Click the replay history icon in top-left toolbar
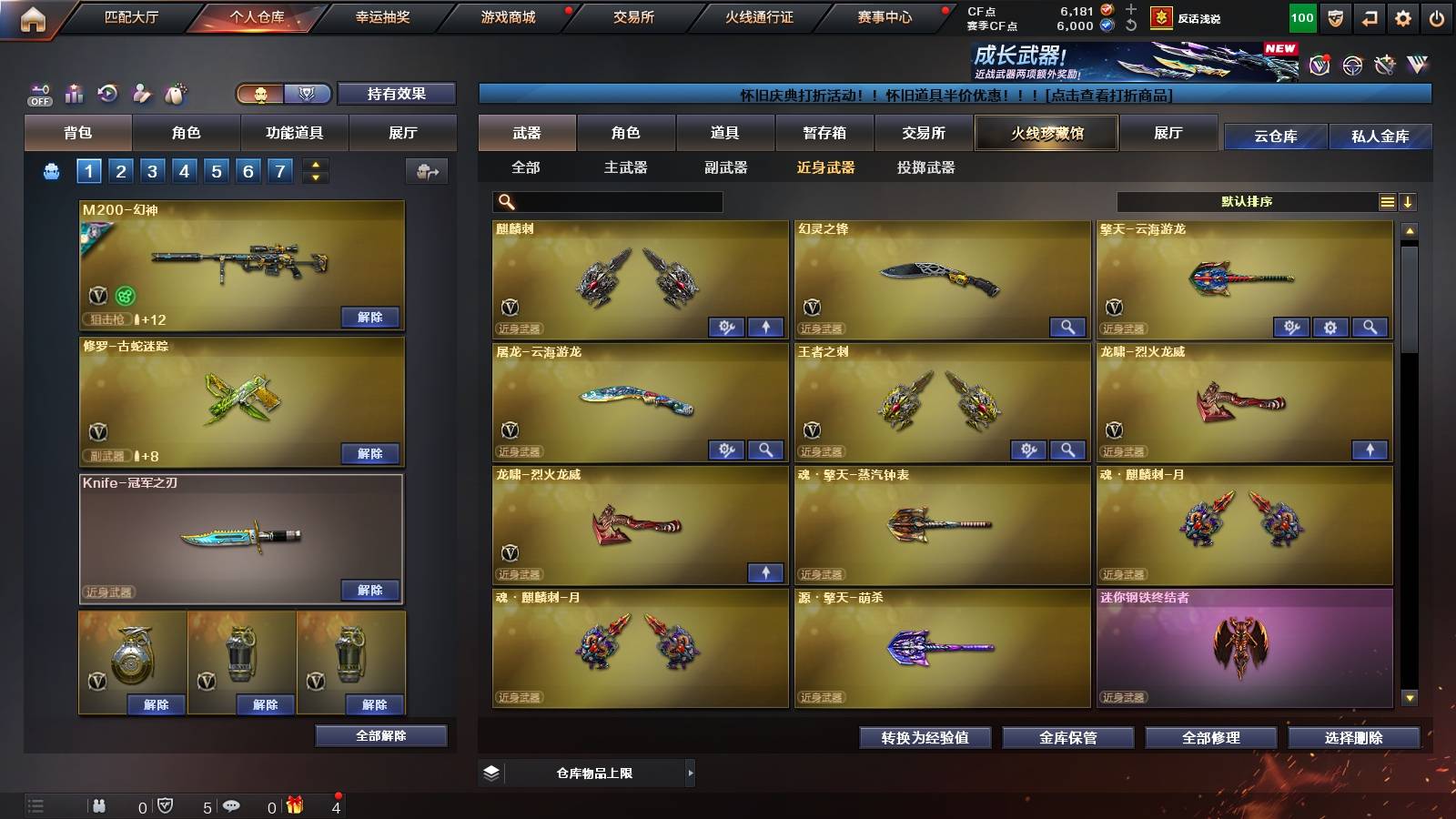 click(x=107, y=93)
